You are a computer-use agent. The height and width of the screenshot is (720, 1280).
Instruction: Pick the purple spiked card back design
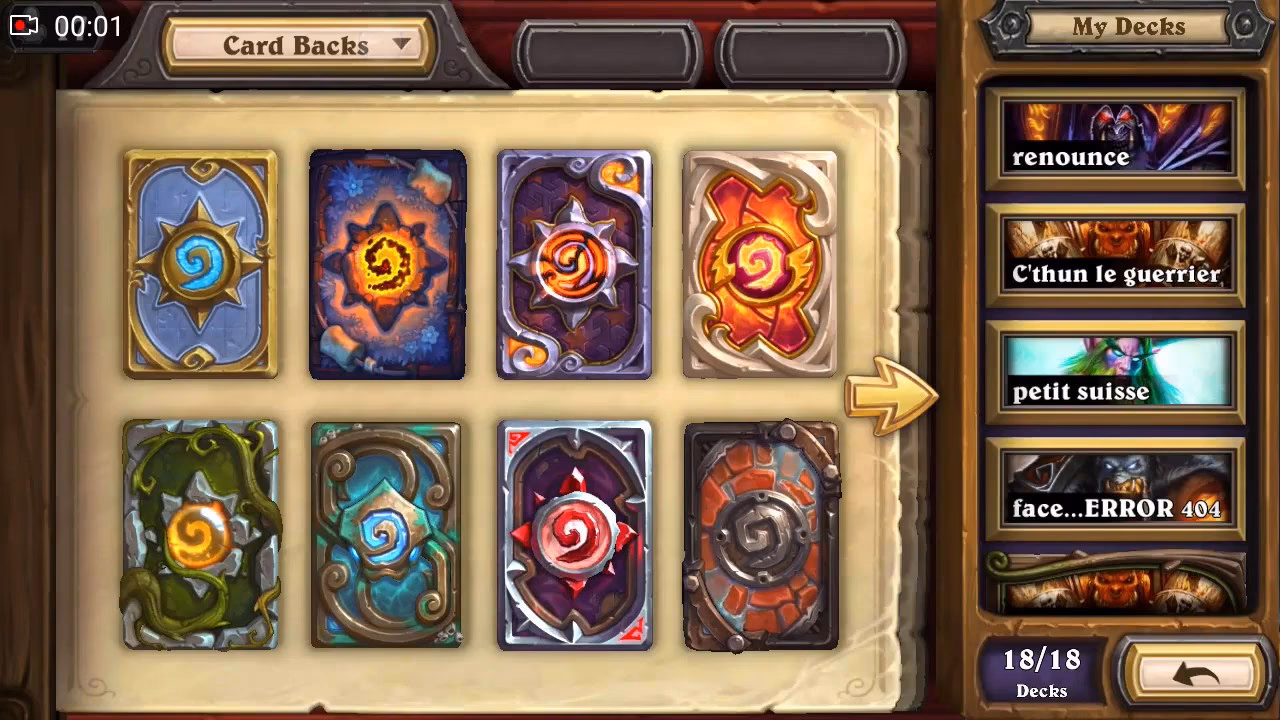tap(575, 265)
